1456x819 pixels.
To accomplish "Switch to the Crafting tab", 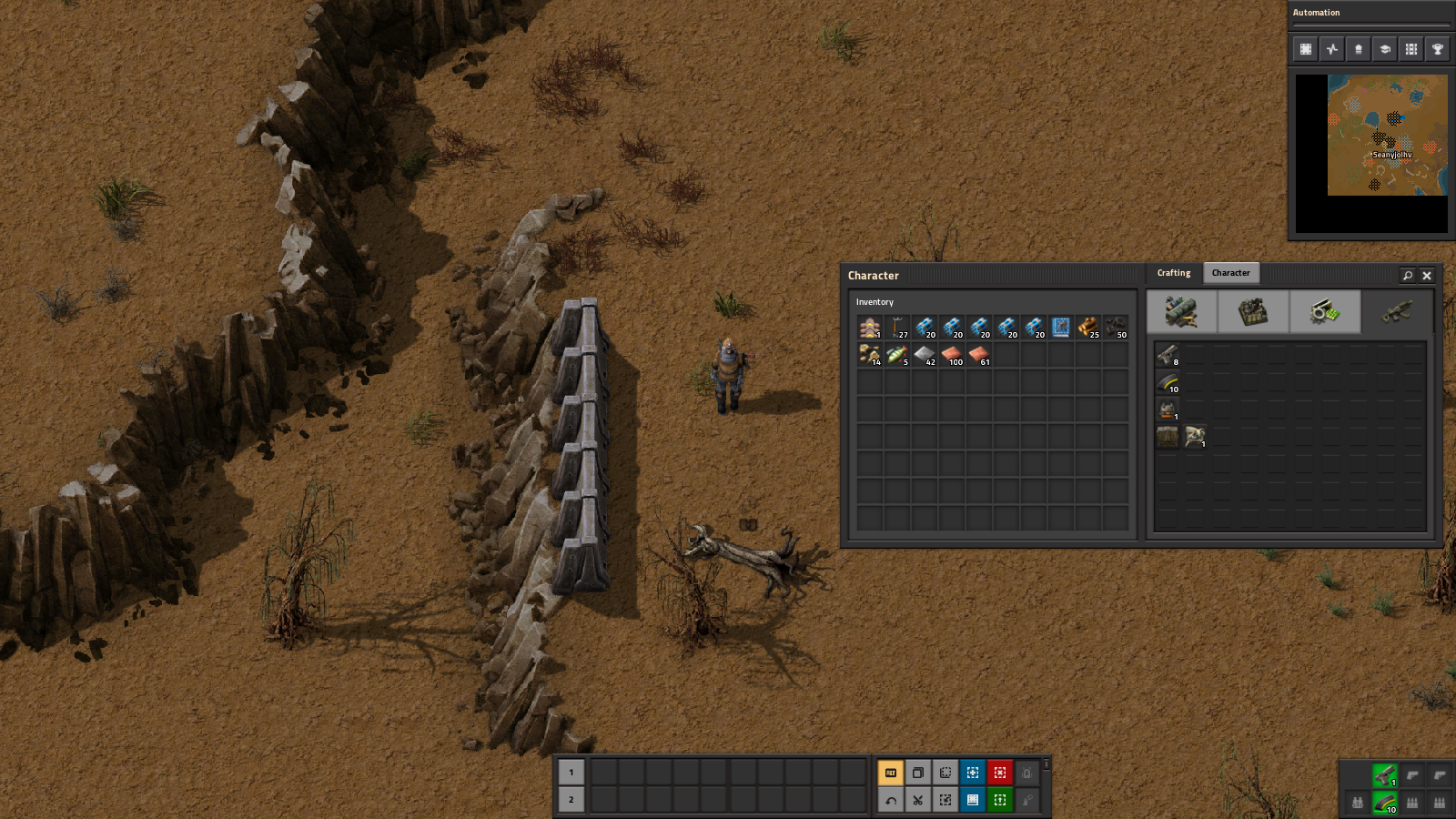I will [x=1173, y=273].
